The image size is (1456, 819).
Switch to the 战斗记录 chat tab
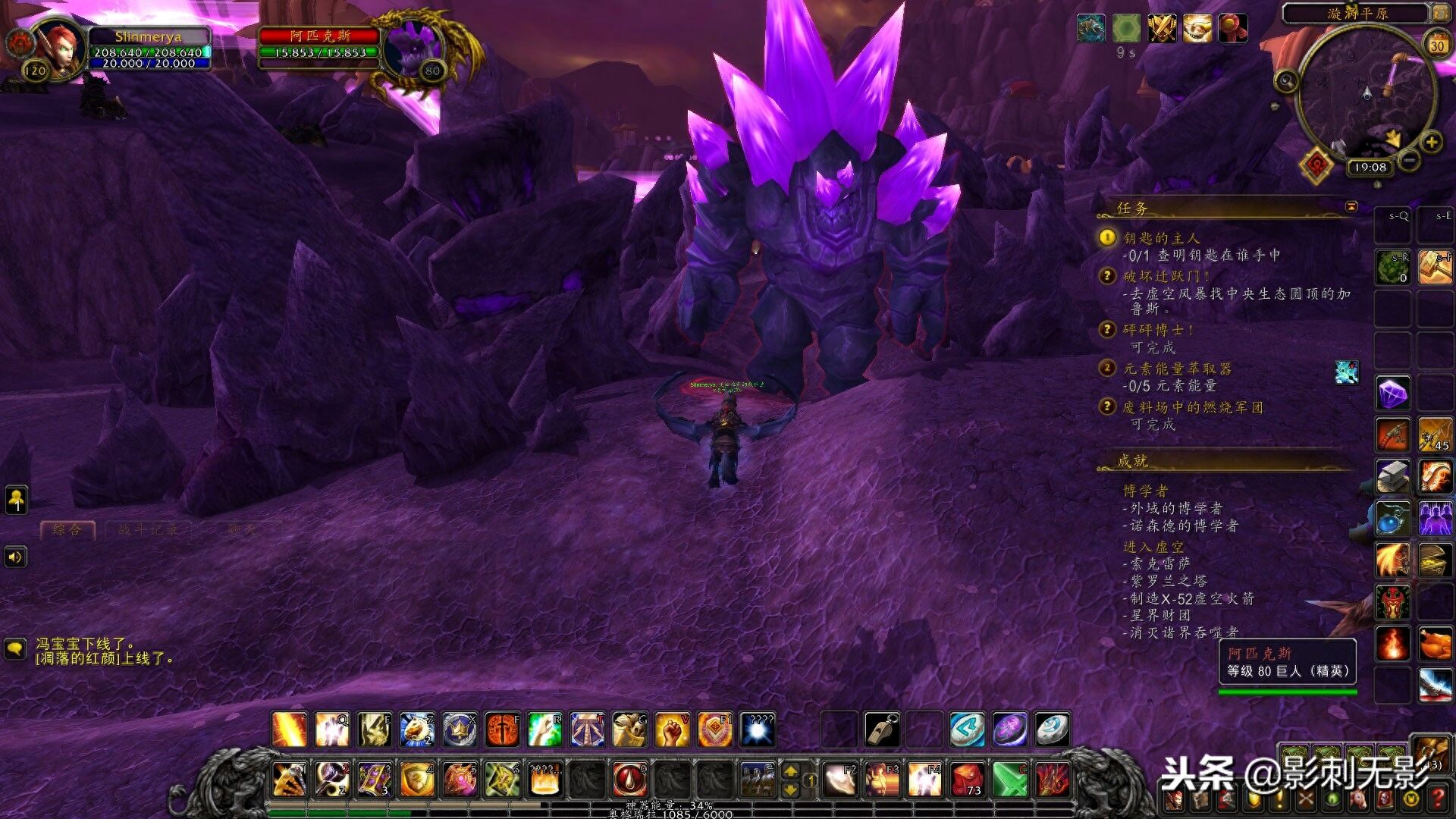pos(148,529)
